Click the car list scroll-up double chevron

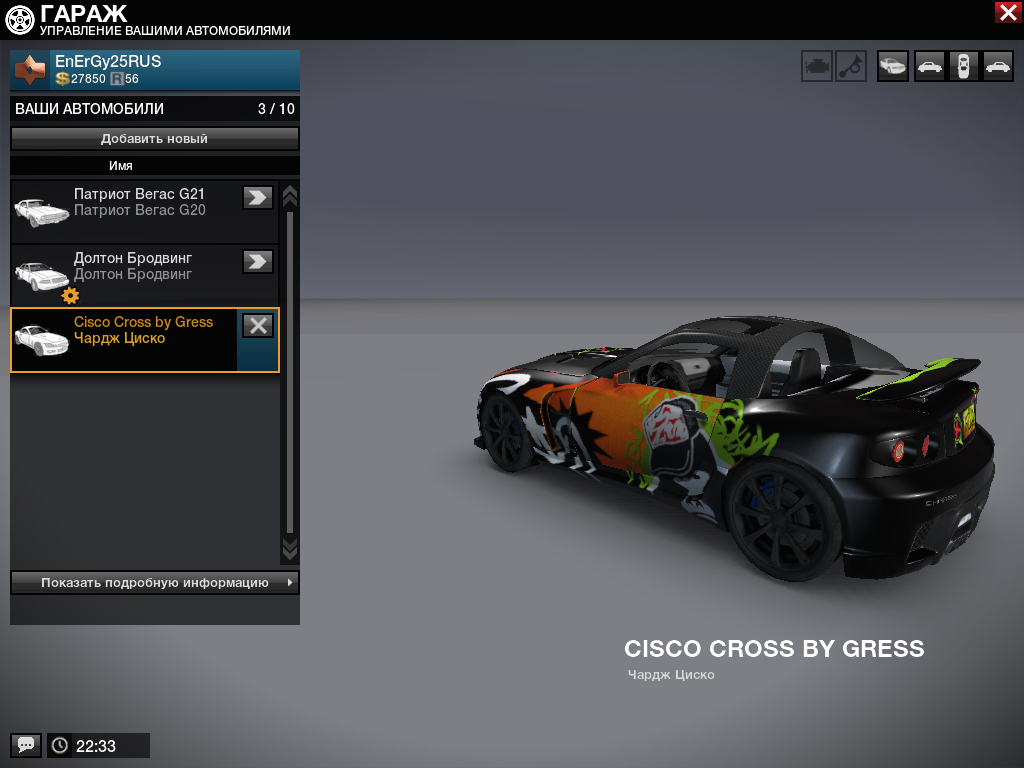[x=290, y=194]
